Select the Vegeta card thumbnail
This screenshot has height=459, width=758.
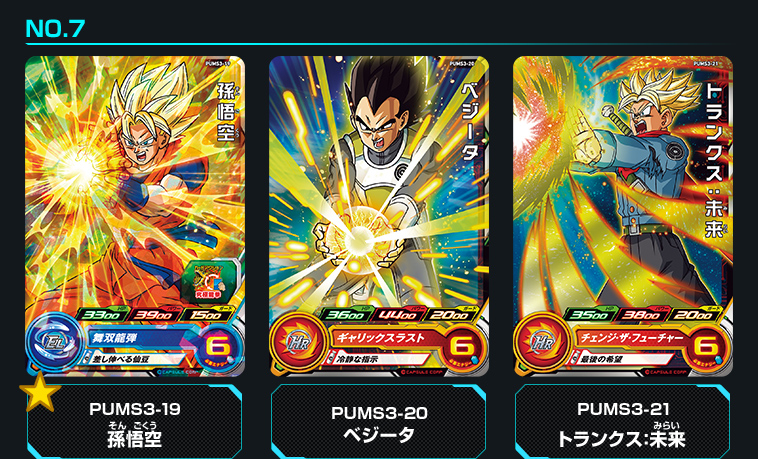pos(378,216)
